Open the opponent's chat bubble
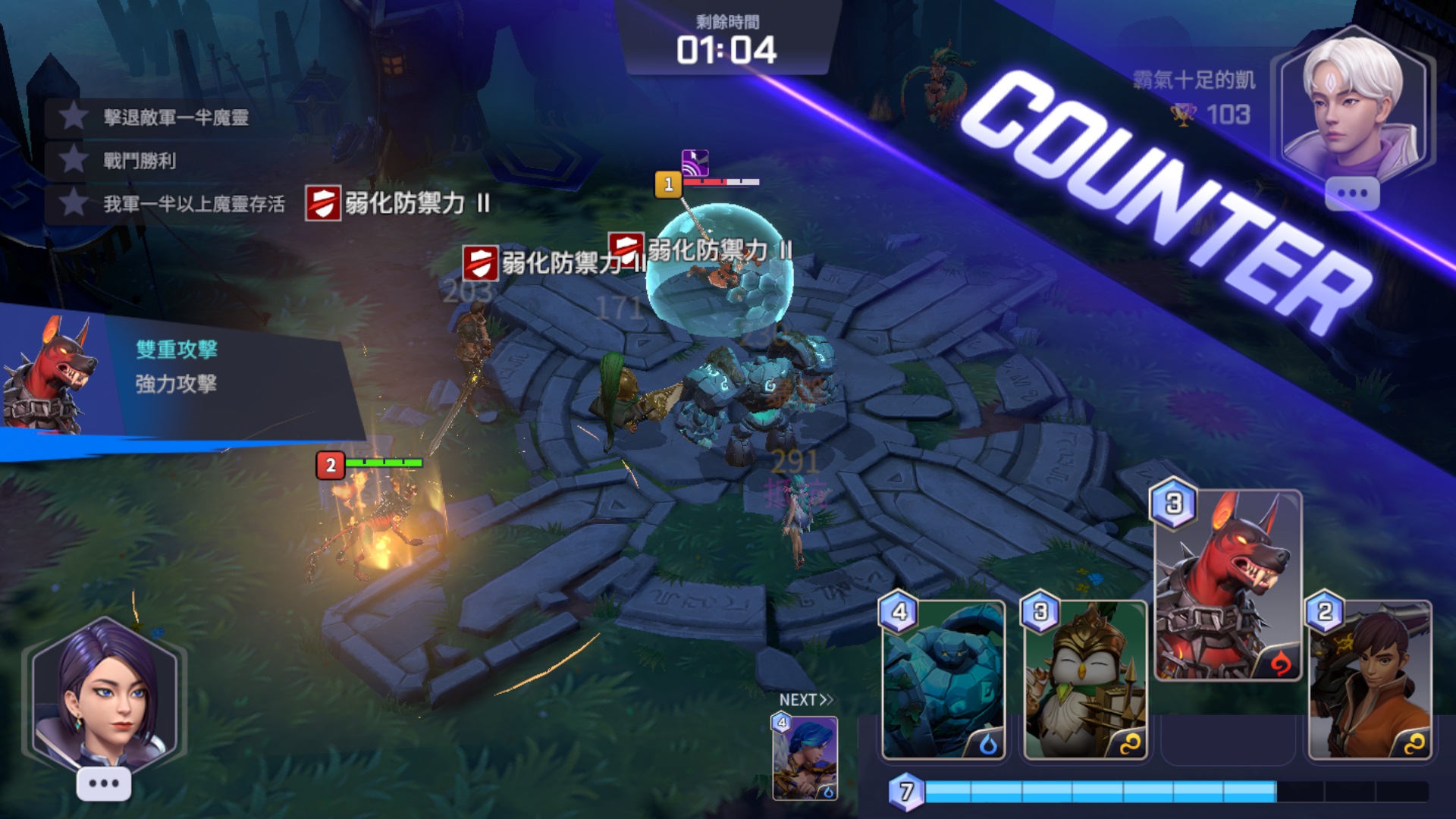 [1351, 193]
